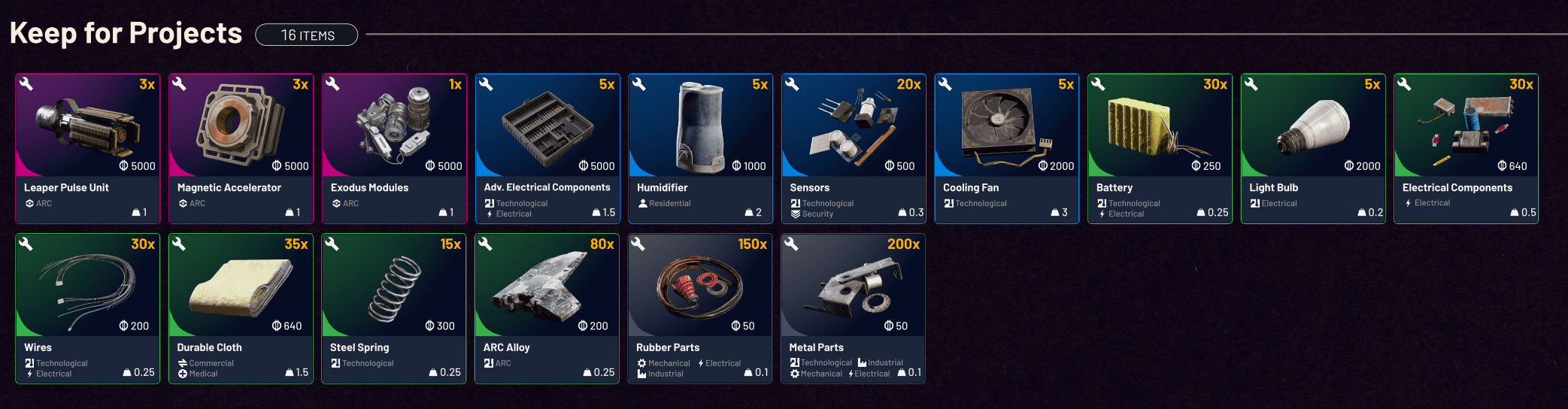Choose the Durable Cloth card

241,308
